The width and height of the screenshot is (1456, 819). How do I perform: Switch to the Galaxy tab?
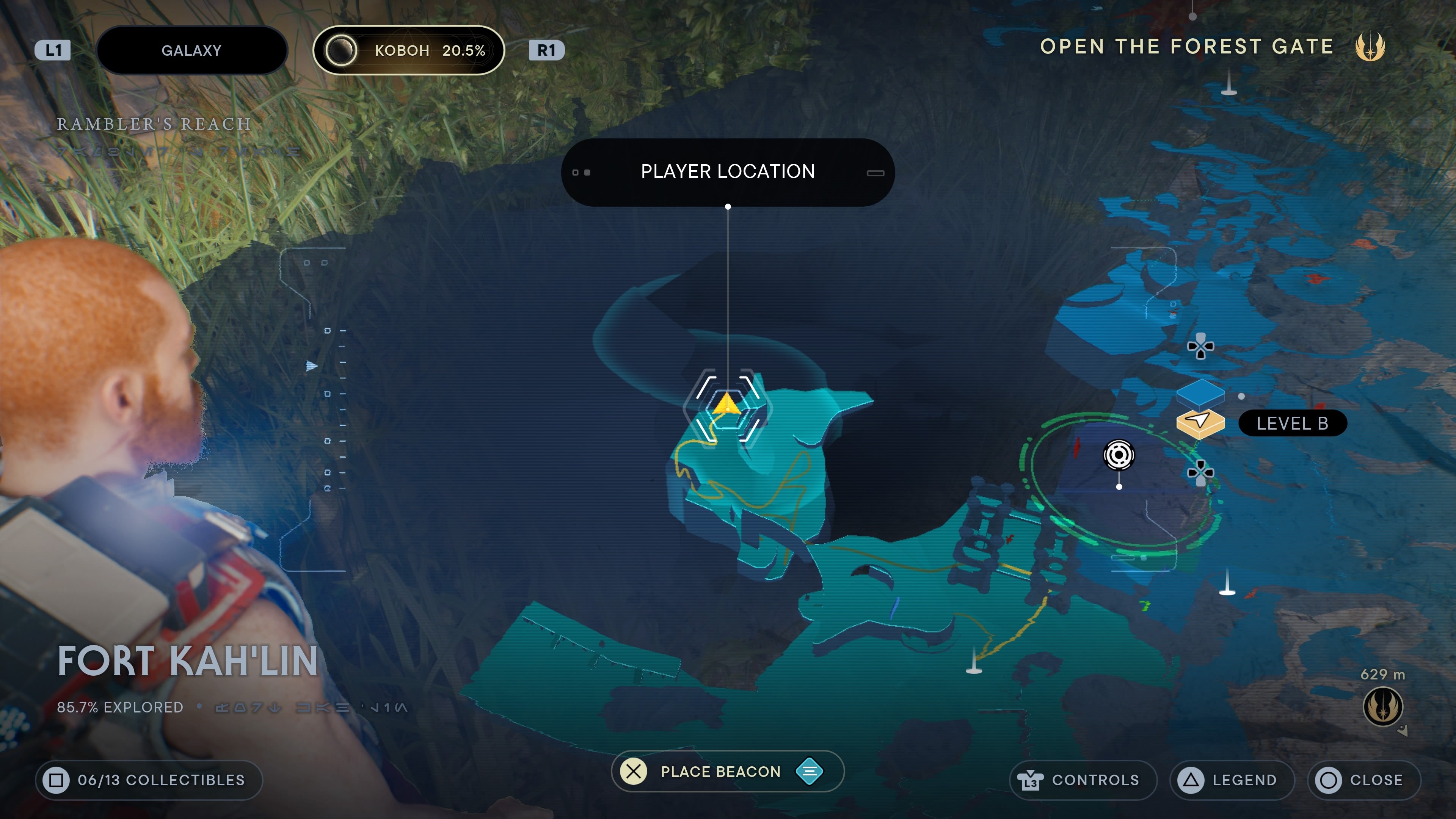pyautogui.click(x=191, y=50)
